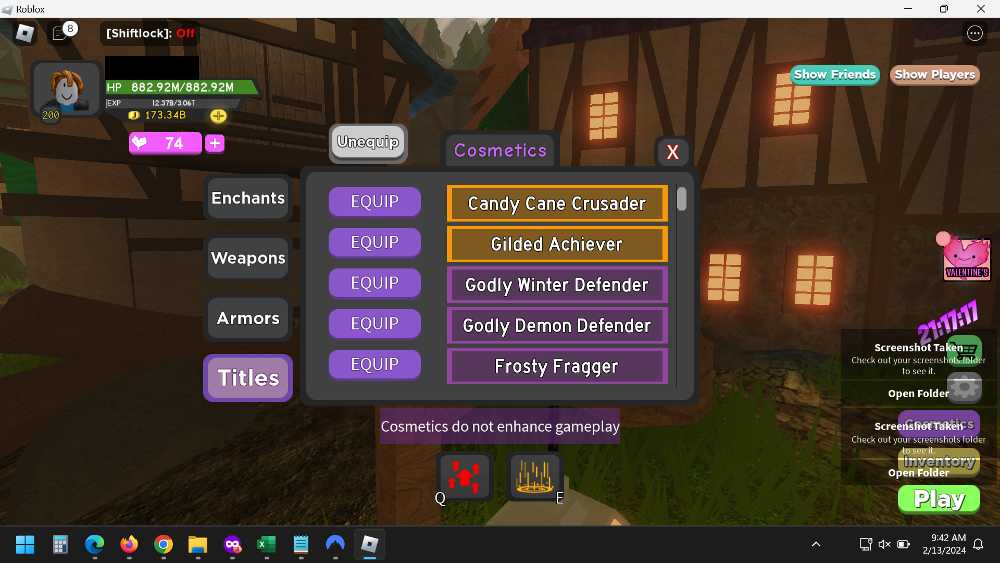Switch to the Enchants category
This screenshot has width=1000, height=563.
coord(248,198)
